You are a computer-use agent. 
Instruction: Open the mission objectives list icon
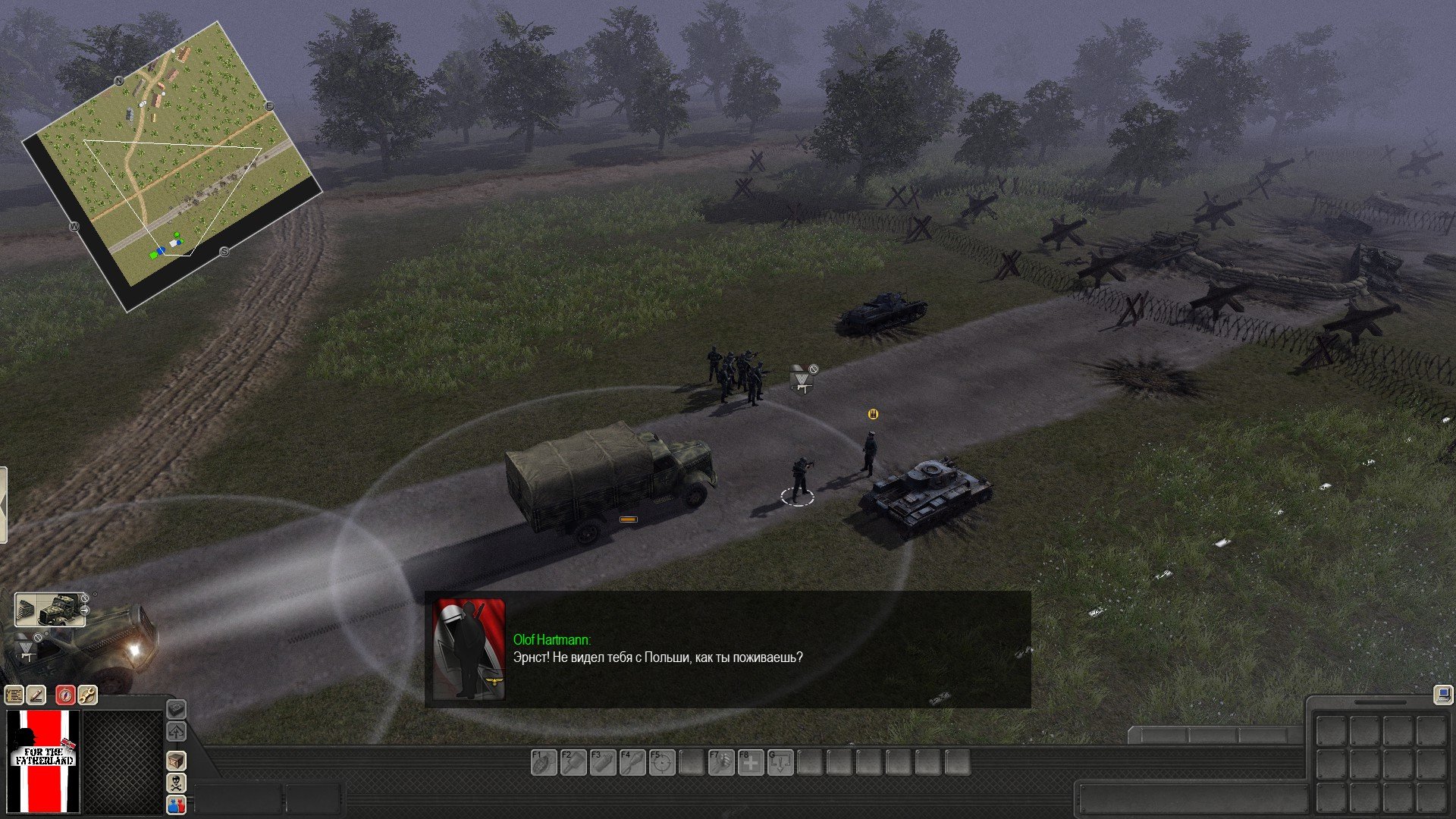pos(14,695)
